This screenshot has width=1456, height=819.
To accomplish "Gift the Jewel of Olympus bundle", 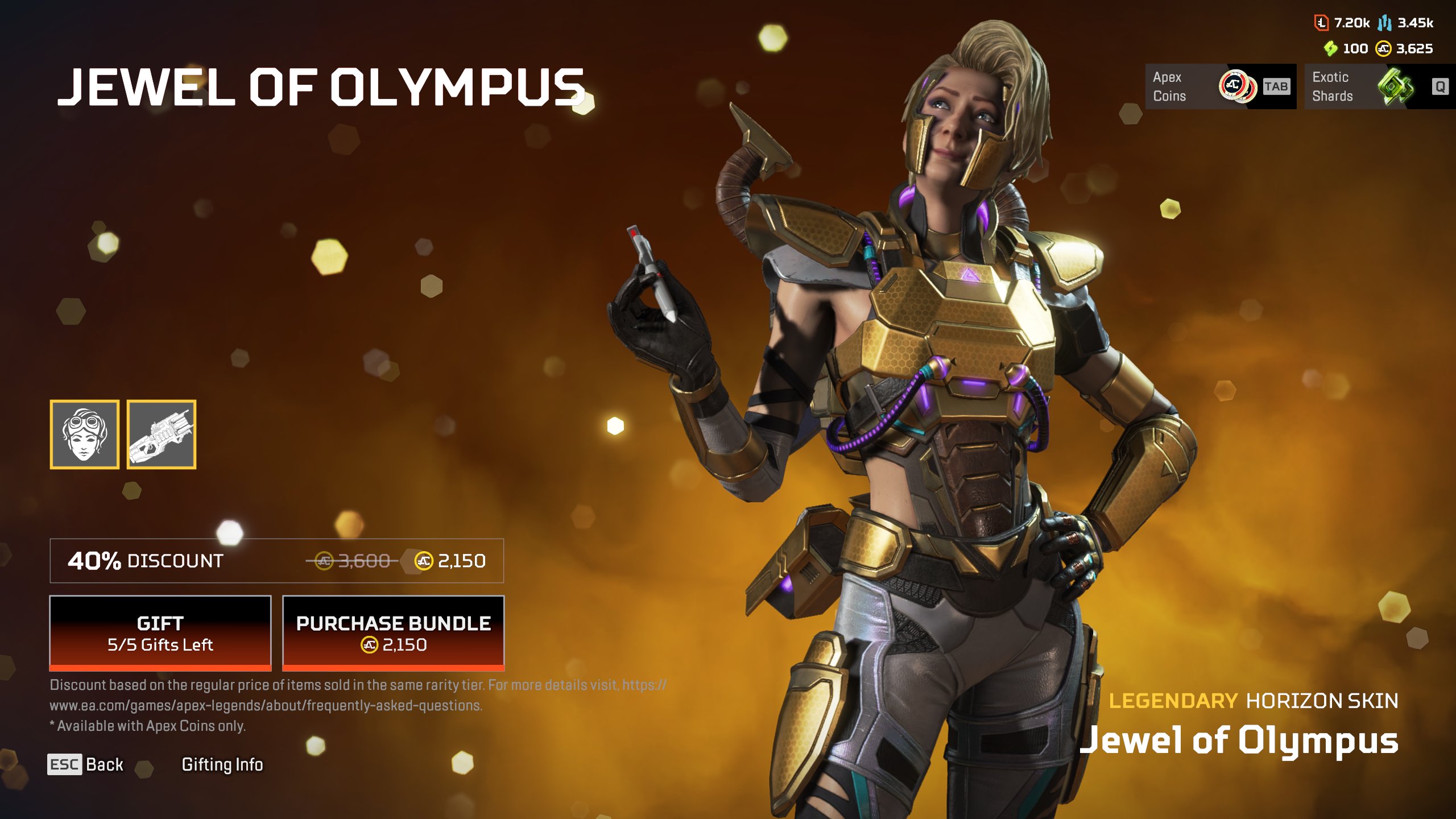I will (x=160, y=633).
